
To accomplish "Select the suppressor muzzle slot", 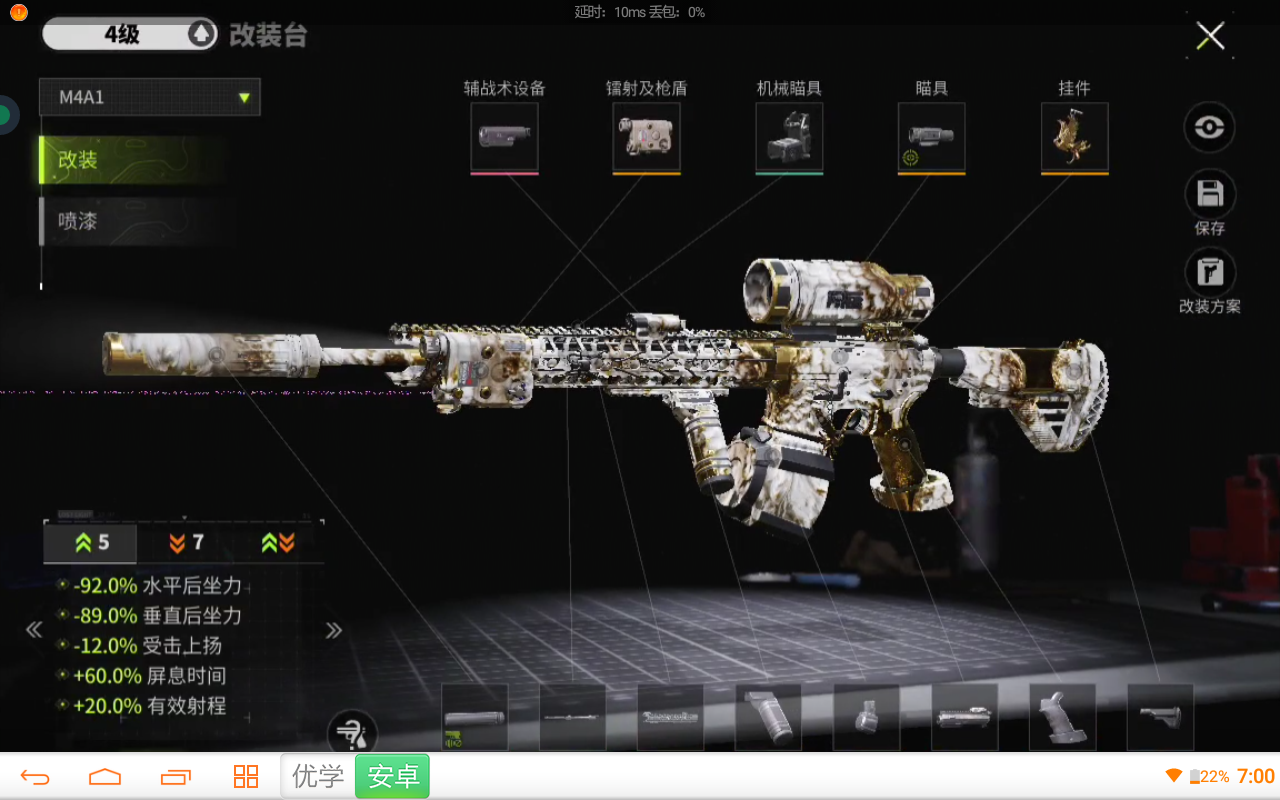I will click(475, 717).
